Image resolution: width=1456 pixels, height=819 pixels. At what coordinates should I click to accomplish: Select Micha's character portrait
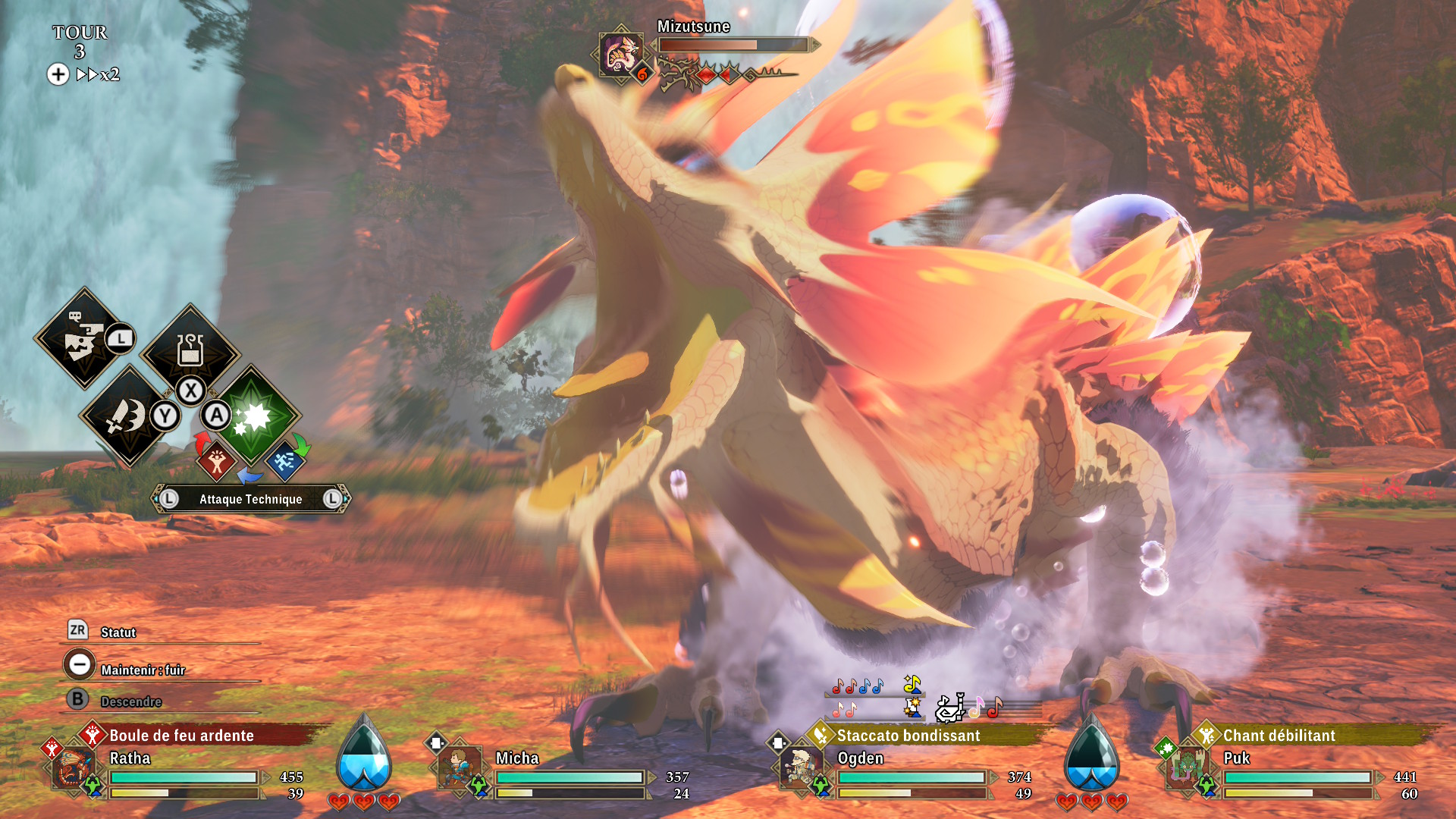pos(459,770)
